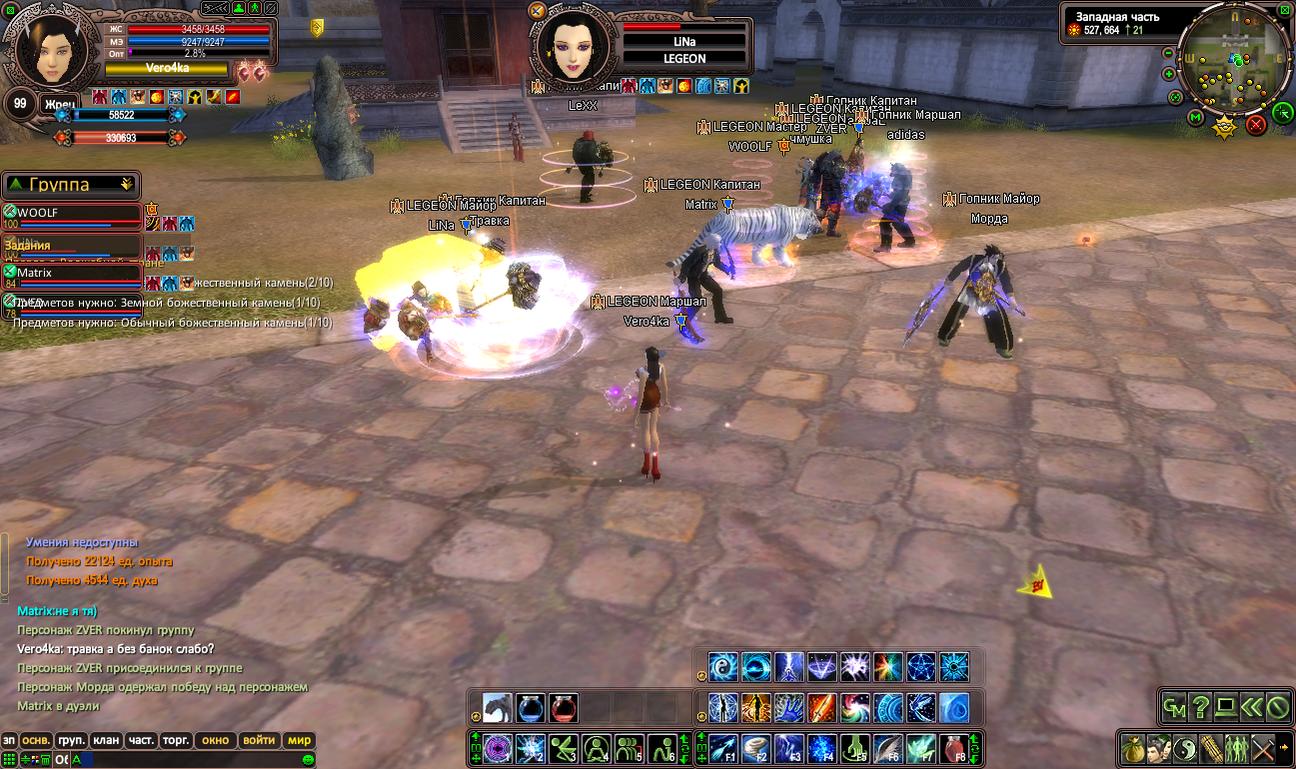
Task: Expand the Группа party panel header
Action: (x=70, y=185)
